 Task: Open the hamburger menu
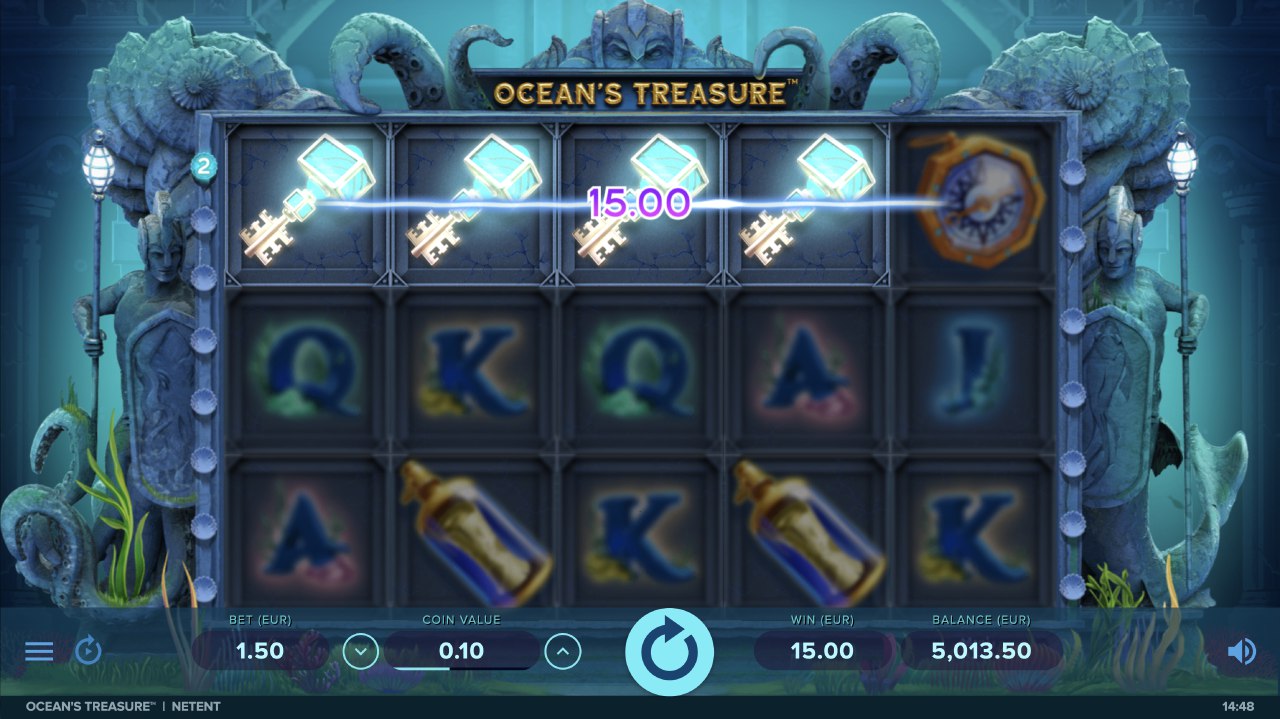pyautogui.click(x=39, y=652)
